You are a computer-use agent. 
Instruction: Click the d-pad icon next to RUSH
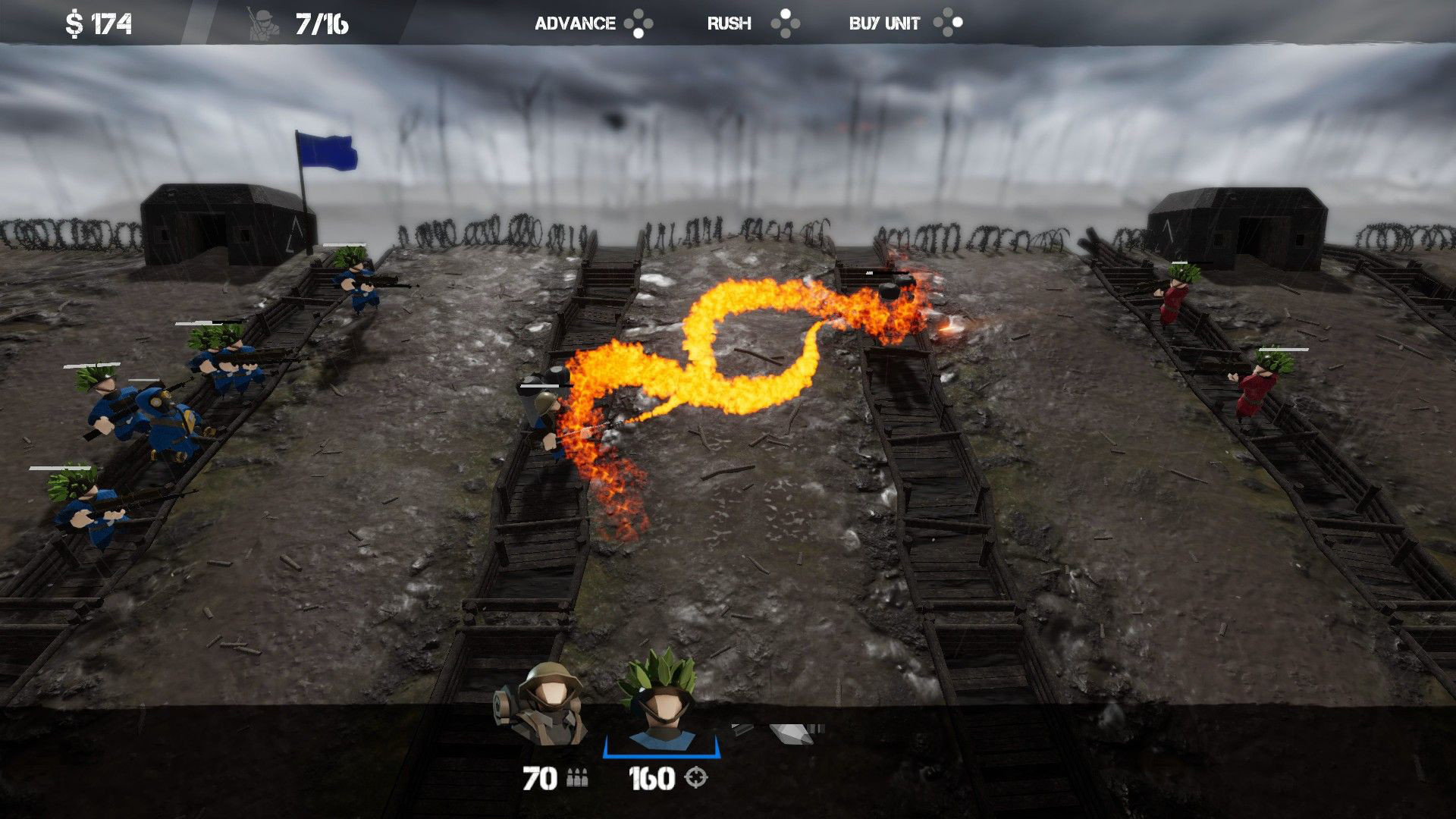point(786,23)
